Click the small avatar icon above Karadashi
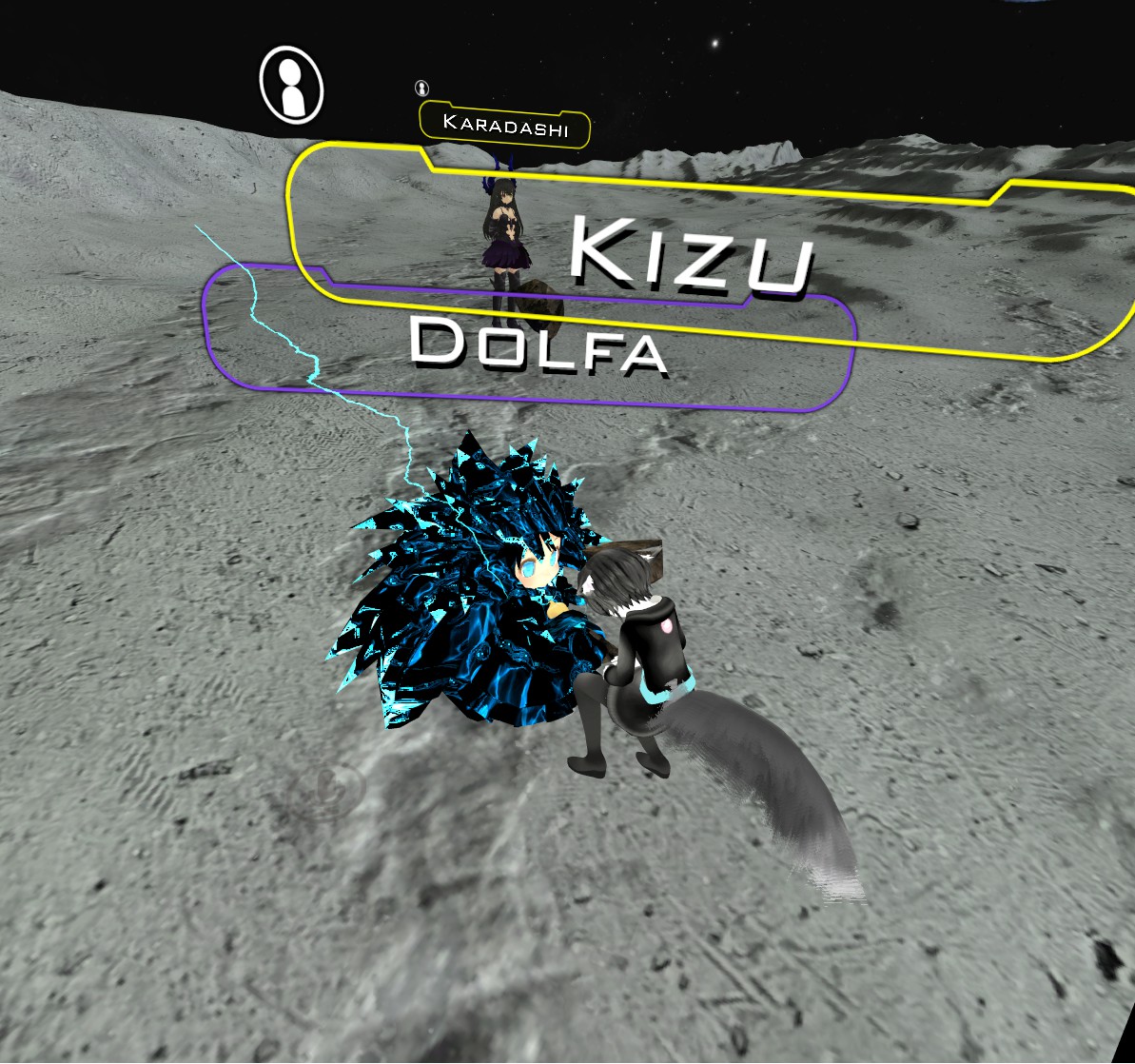1135x1064 pixels. click(421, 89)
